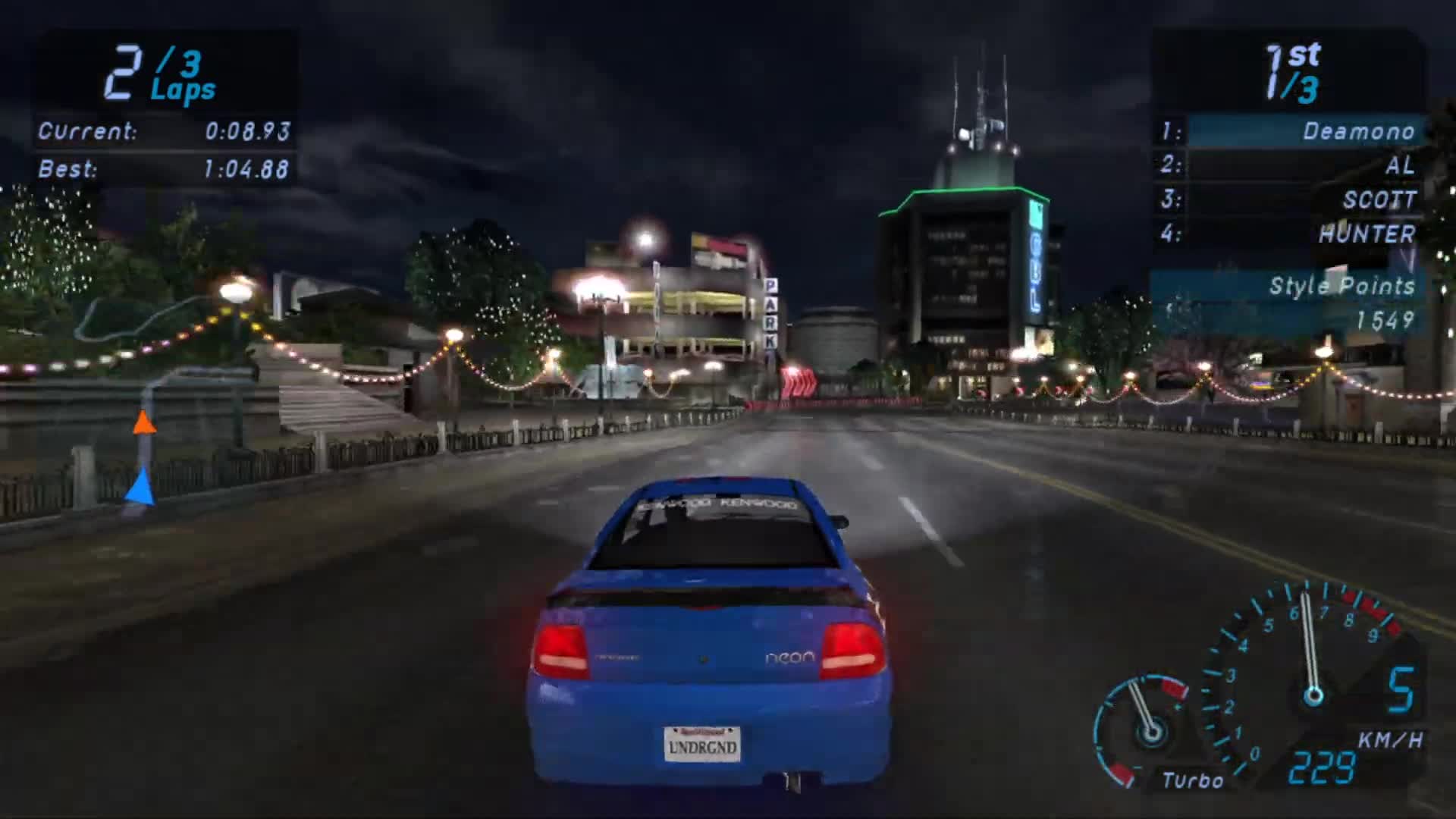Select Deamono in the standings
This screenshot has height=819, width=1456.
pyautogui.click(x=1360, y=131)
